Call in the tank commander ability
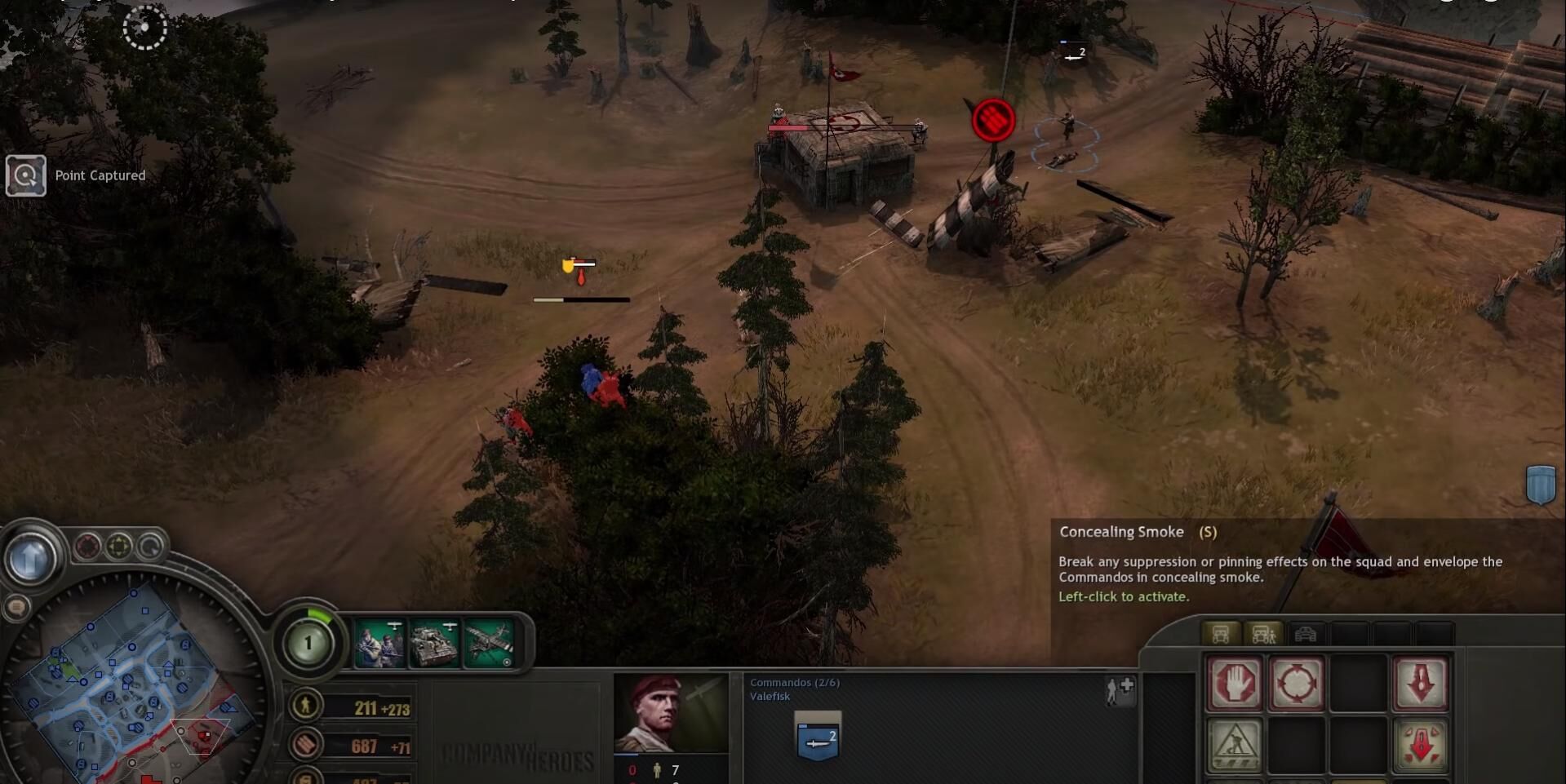 (434, 644)
